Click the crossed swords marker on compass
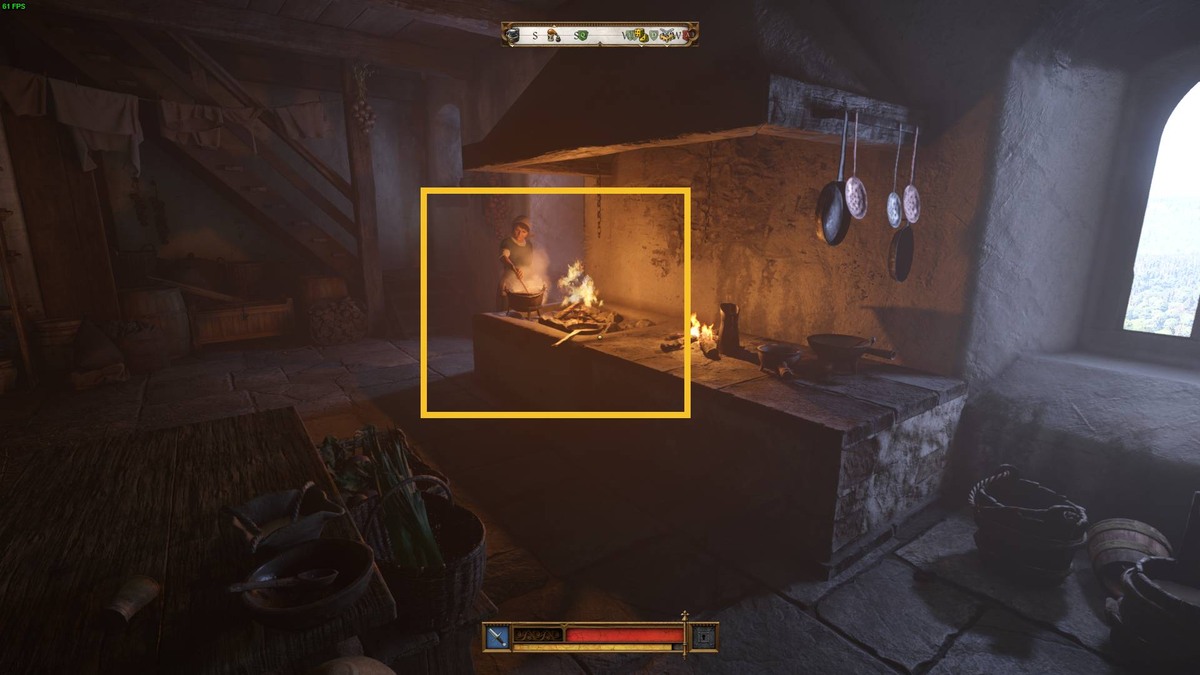The width and height of the screenshot is (1200, 675). (668, 33)
